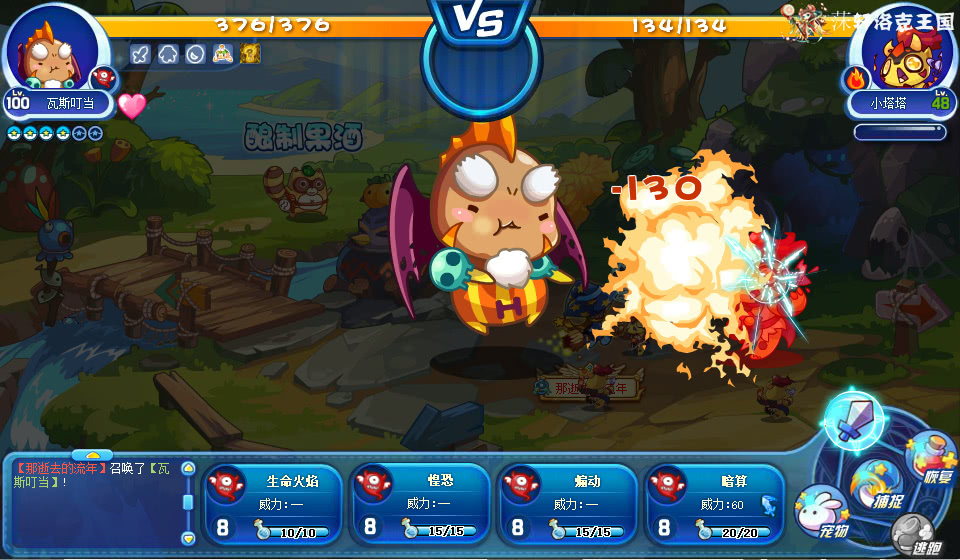Viewport: 960px width, 560px height.
Task: Click the 瓦斯叮当 pet portrait
Action: [54, 52]
